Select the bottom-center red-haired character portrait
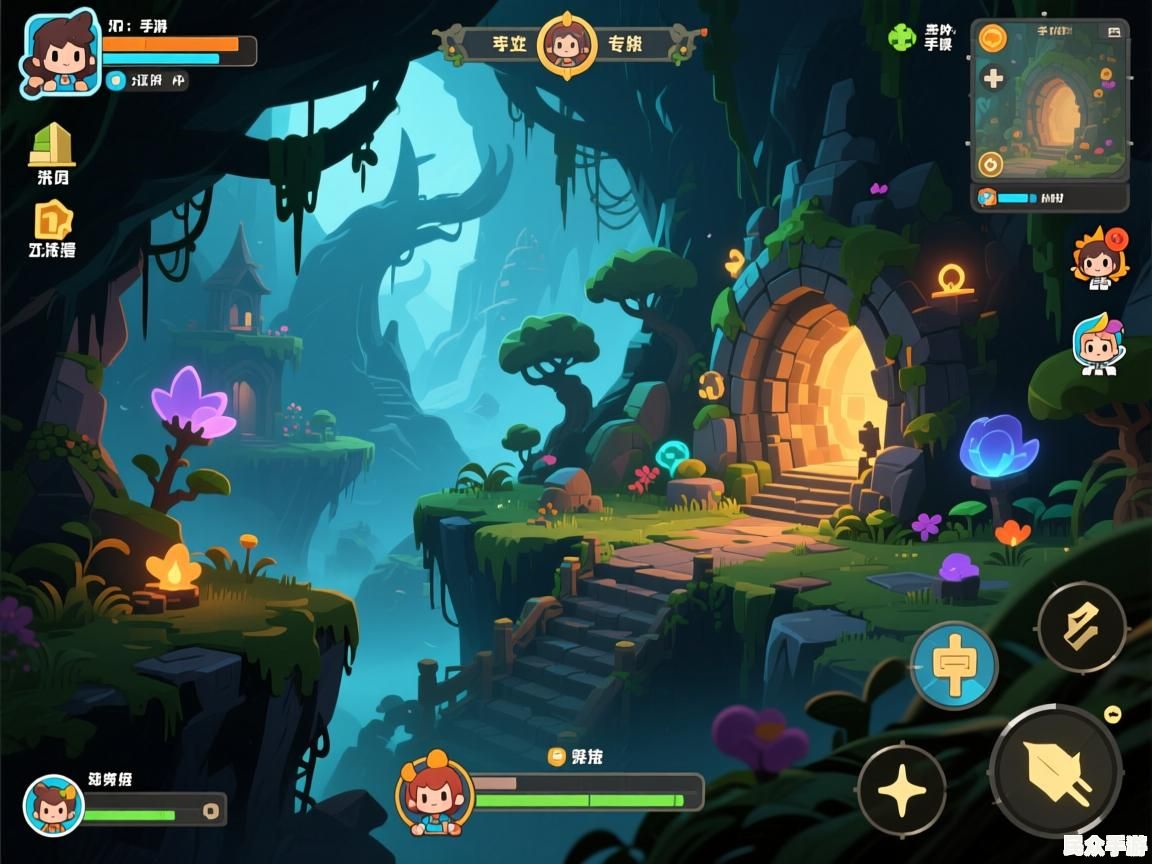Image resolution: width=1152 pixels, height=864 pixels. 434,794
